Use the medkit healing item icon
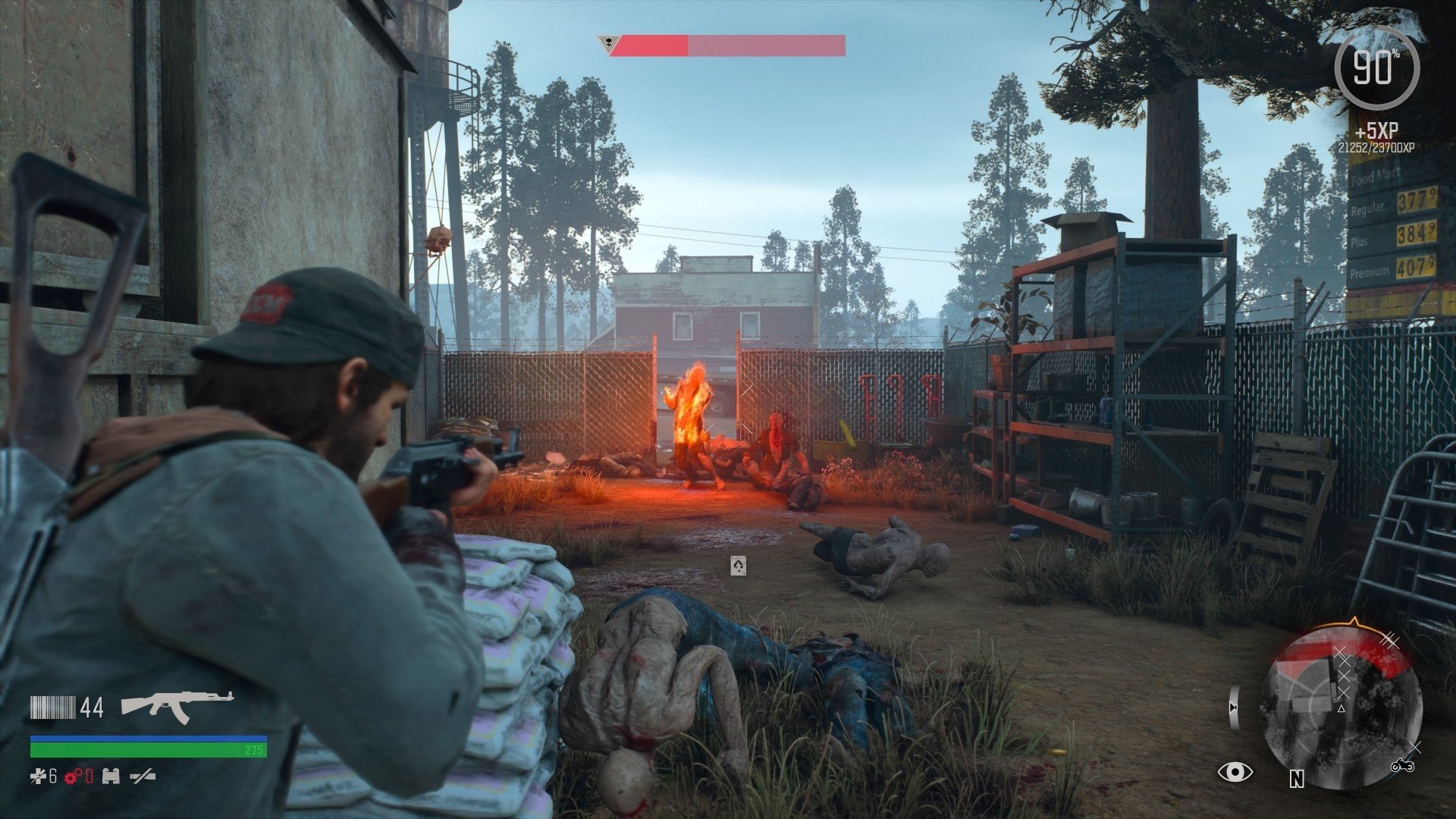 (38, 776)
